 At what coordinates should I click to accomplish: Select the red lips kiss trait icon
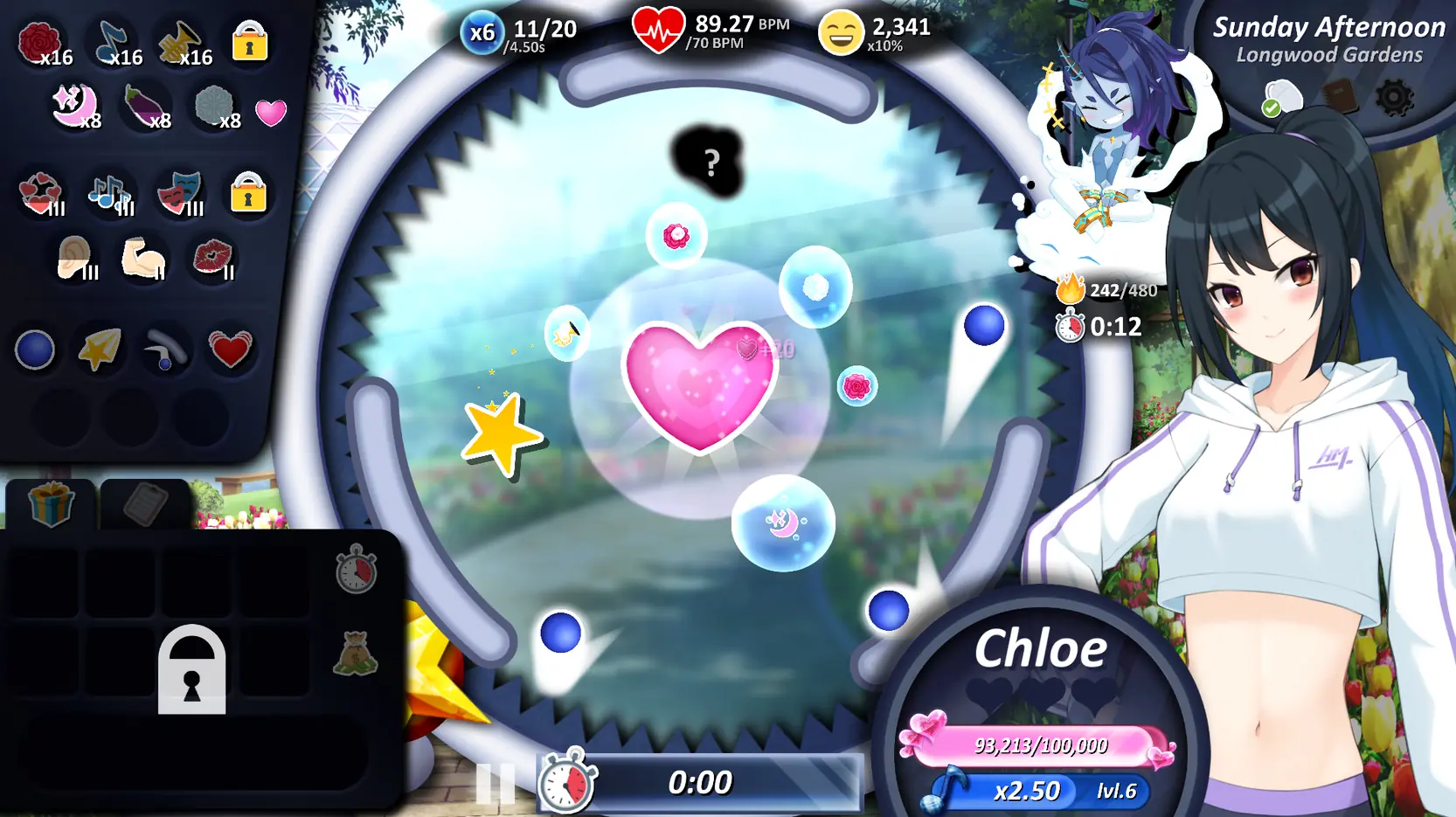[212, 259]
